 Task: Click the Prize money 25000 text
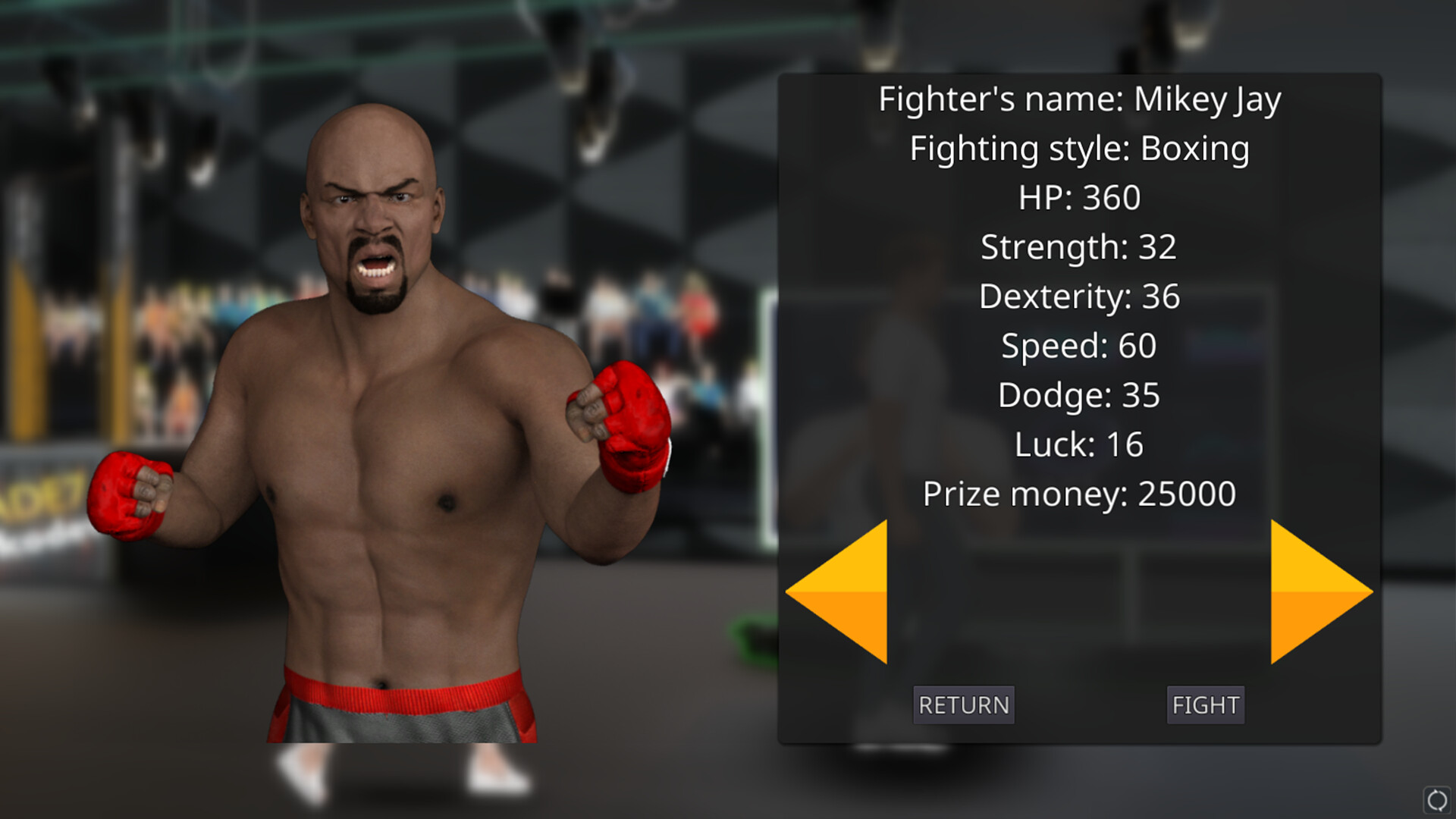coord(1079,493)
